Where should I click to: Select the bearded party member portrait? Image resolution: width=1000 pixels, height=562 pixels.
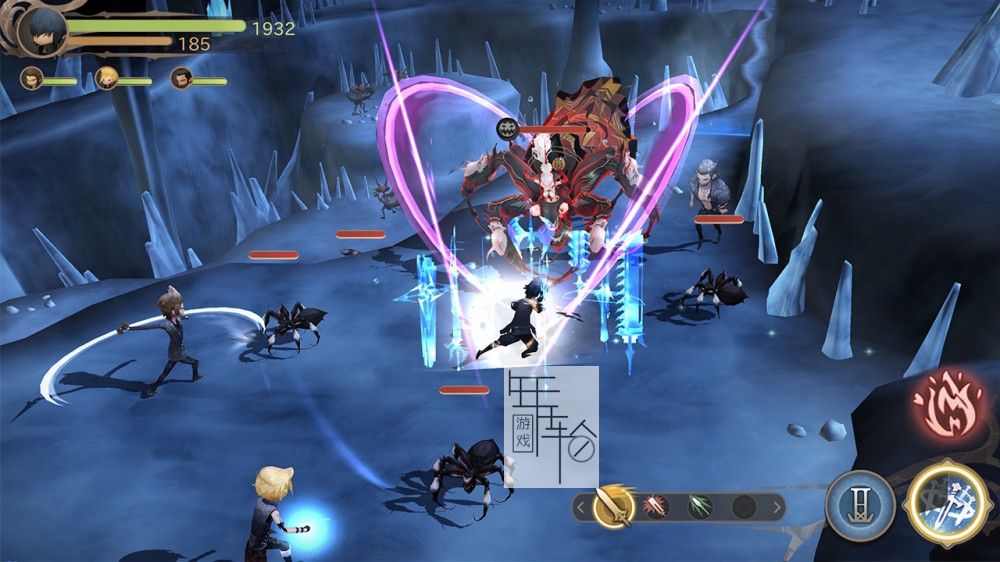[x=181, y=77]
